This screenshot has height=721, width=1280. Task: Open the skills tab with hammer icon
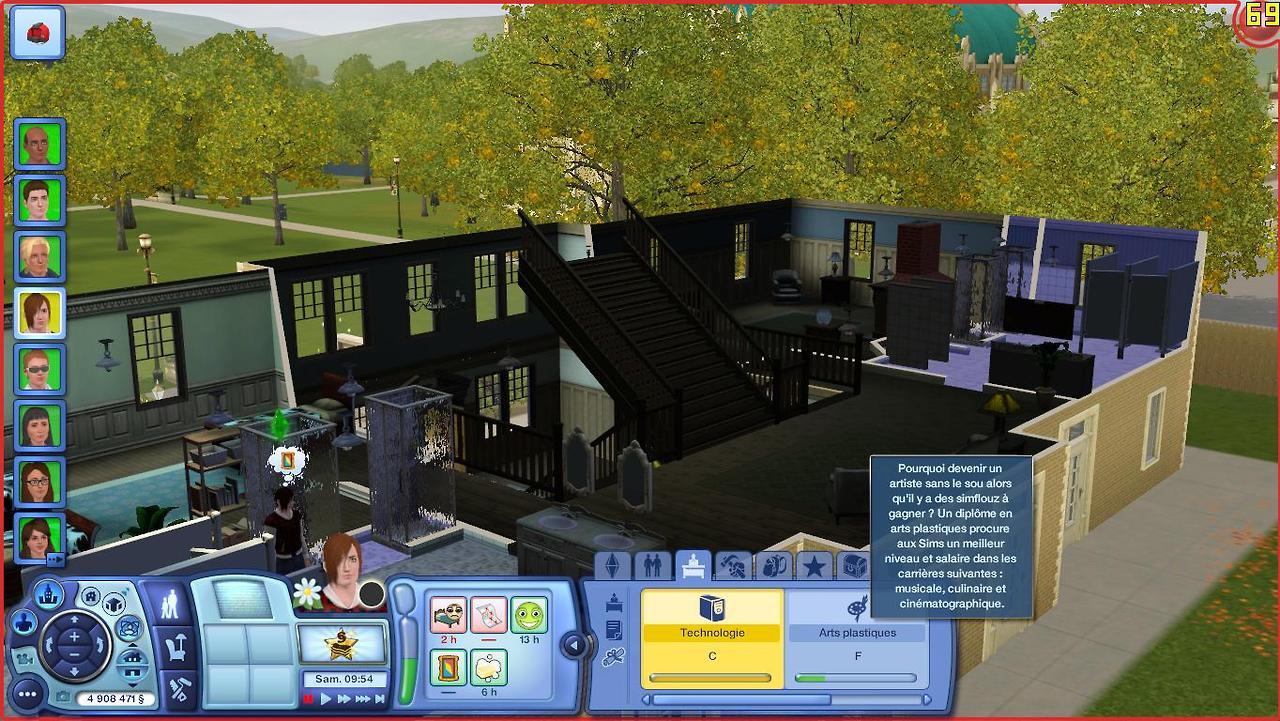point(733,567)
